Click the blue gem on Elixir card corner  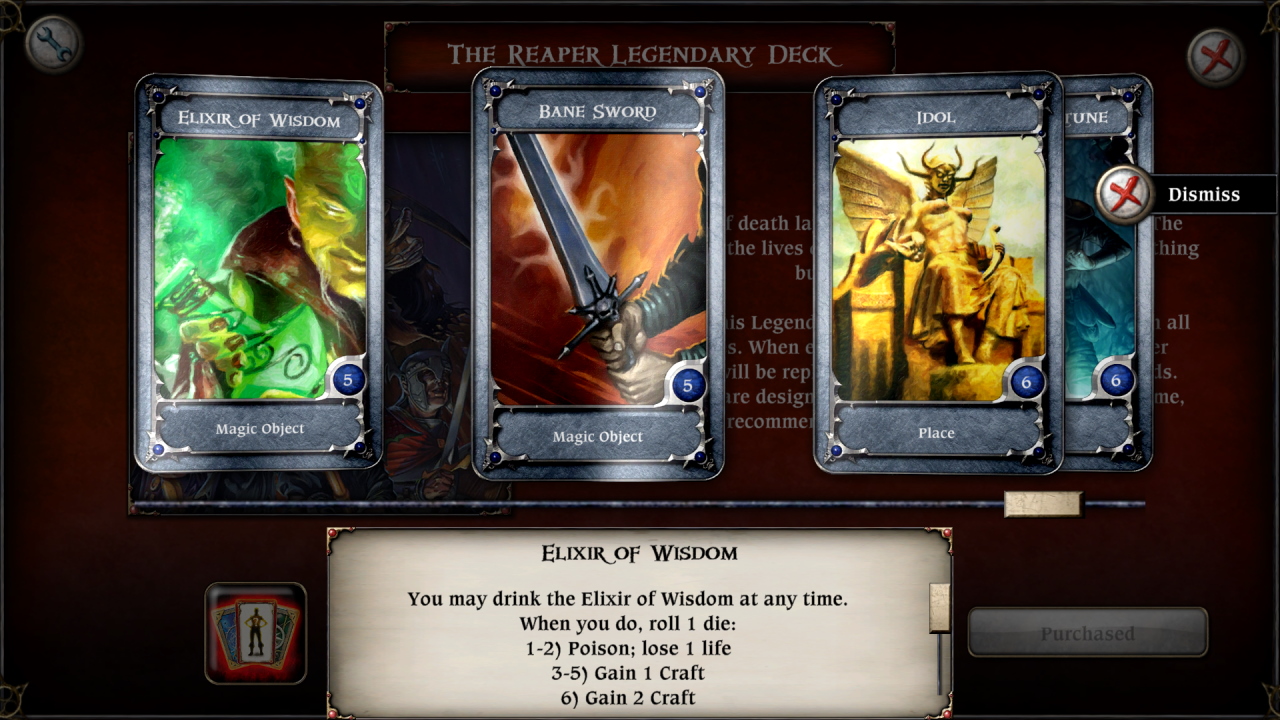point(157,96)
